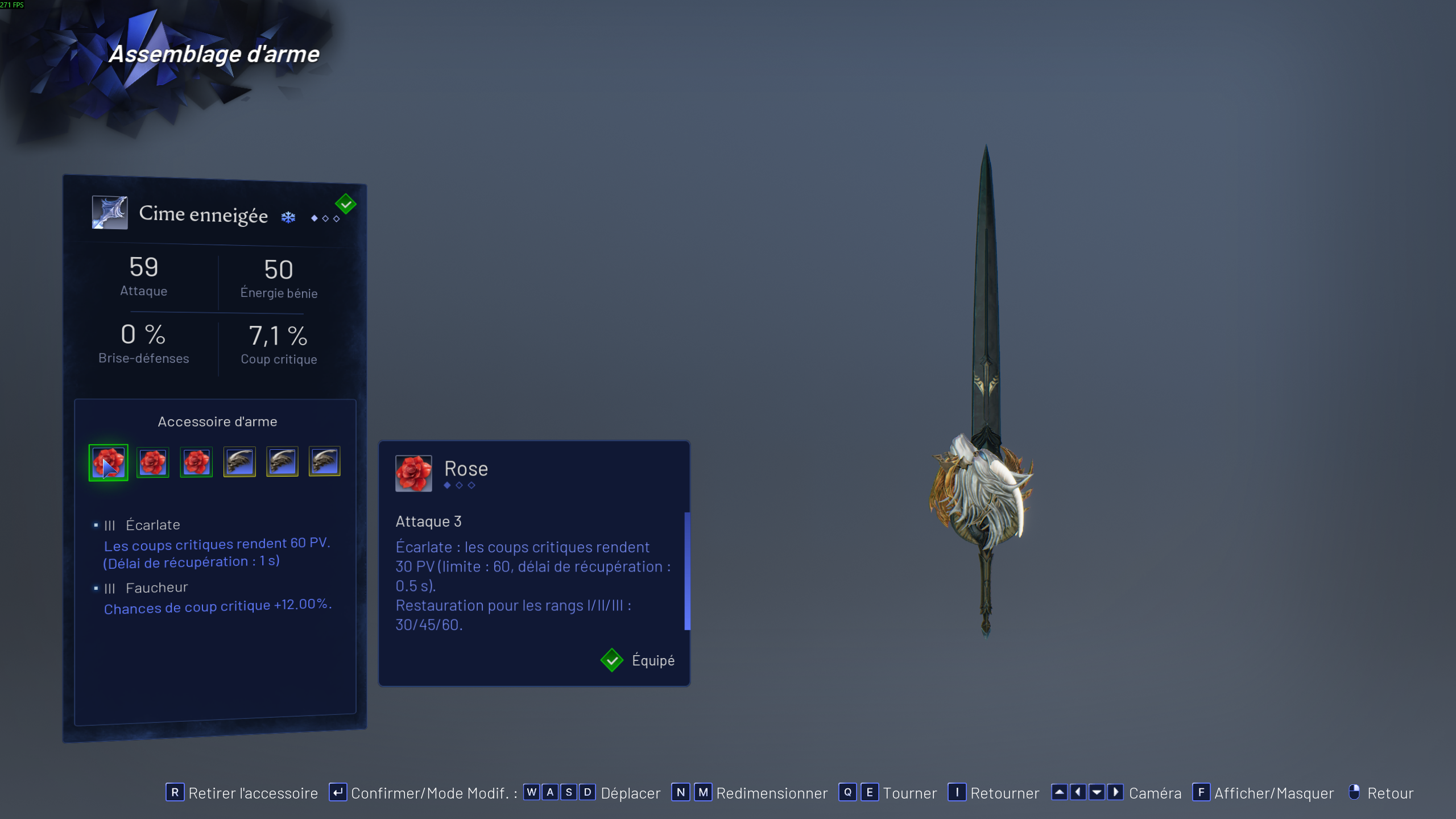Click the filled diamond under the Rose name

point(447,486)
